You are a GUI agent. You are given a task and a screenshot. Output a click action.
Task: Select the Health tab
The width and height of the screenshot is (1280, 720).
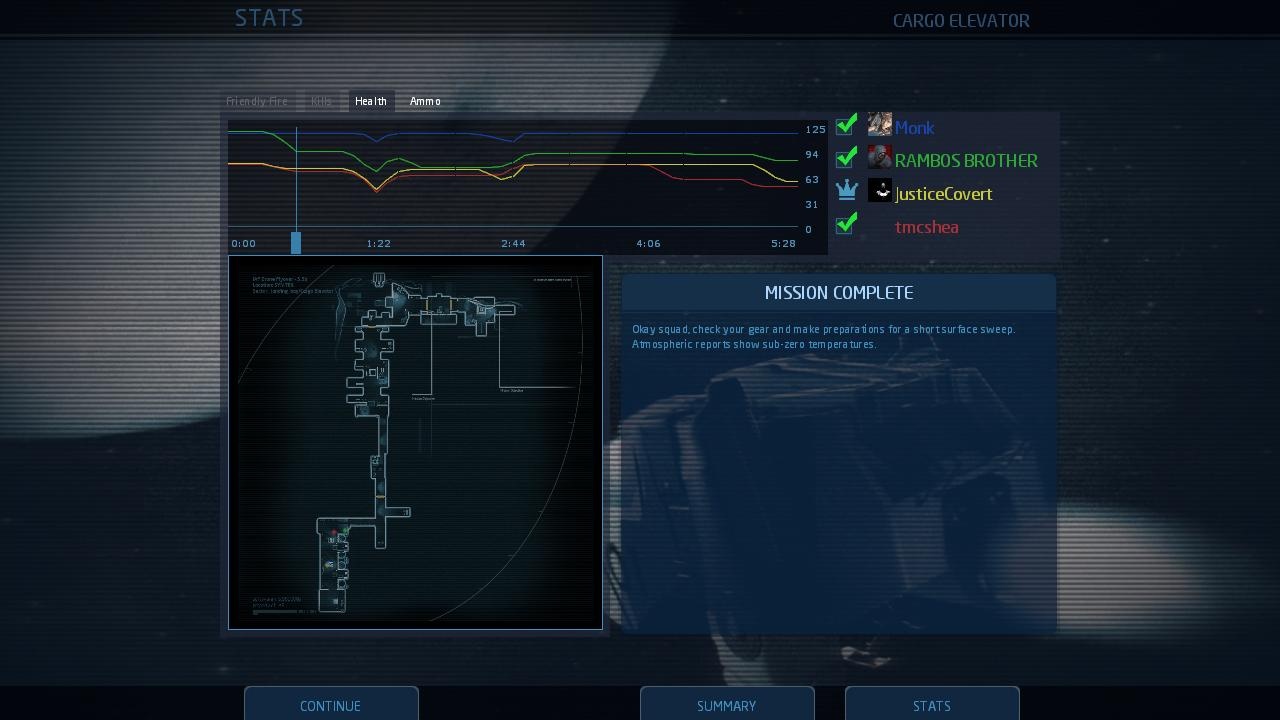point(370,100)
